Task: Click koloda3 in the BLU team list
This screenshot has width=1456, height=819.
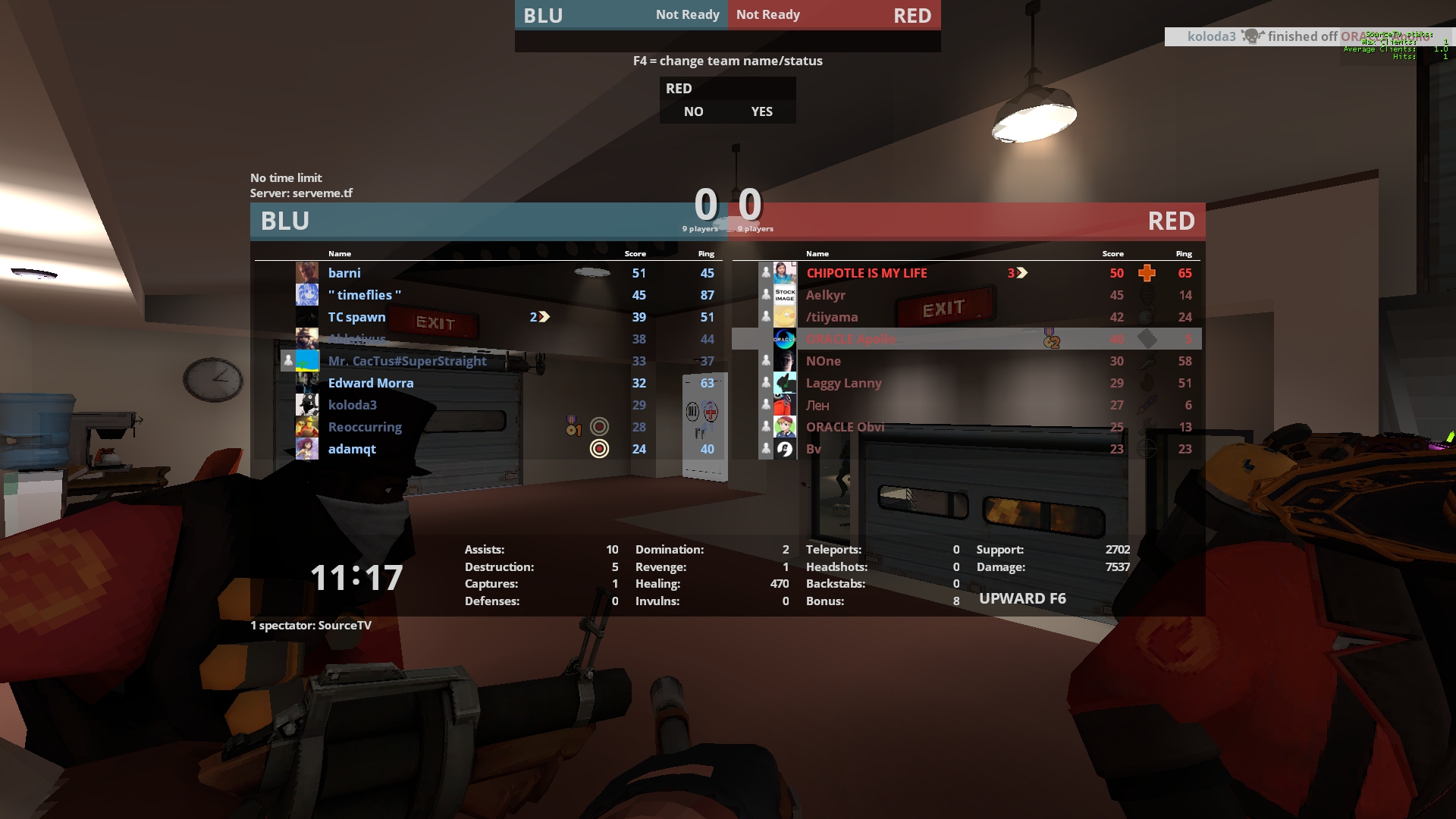Action: (353, 405)
